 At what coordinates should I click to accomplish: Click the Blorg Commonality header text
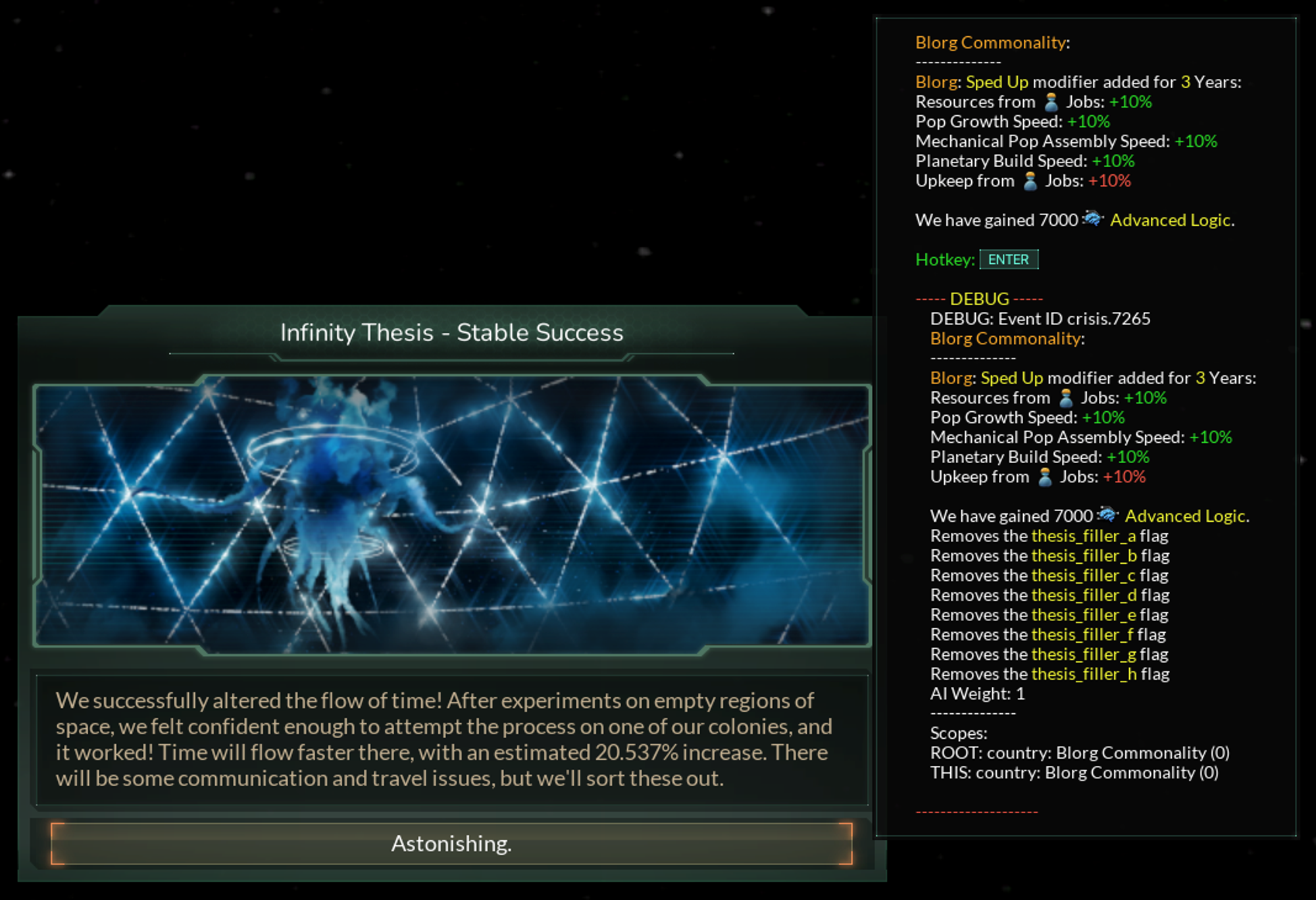coord(994,42)
